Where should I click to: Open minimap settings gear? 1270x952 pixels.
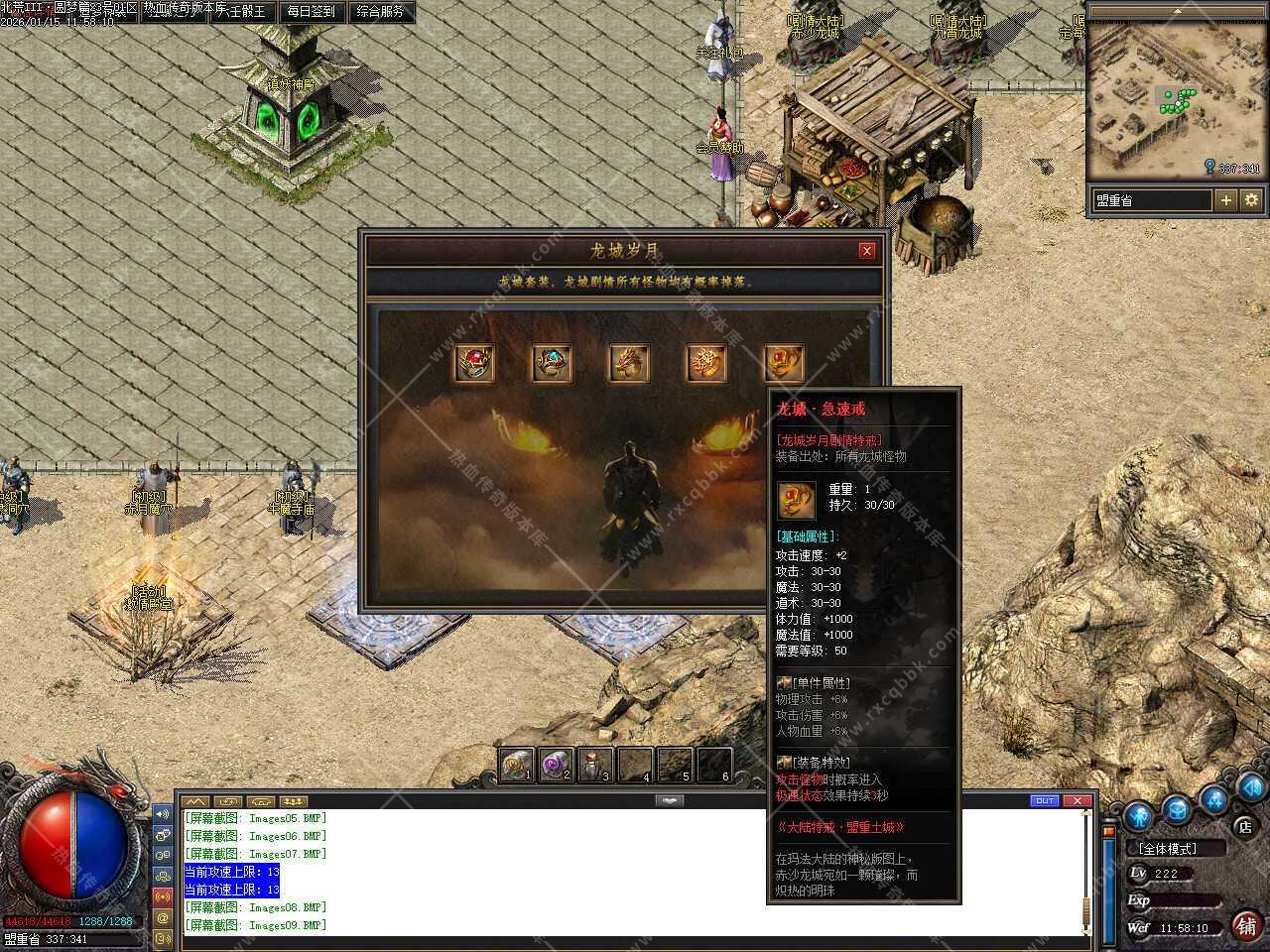click(1251, 199)
